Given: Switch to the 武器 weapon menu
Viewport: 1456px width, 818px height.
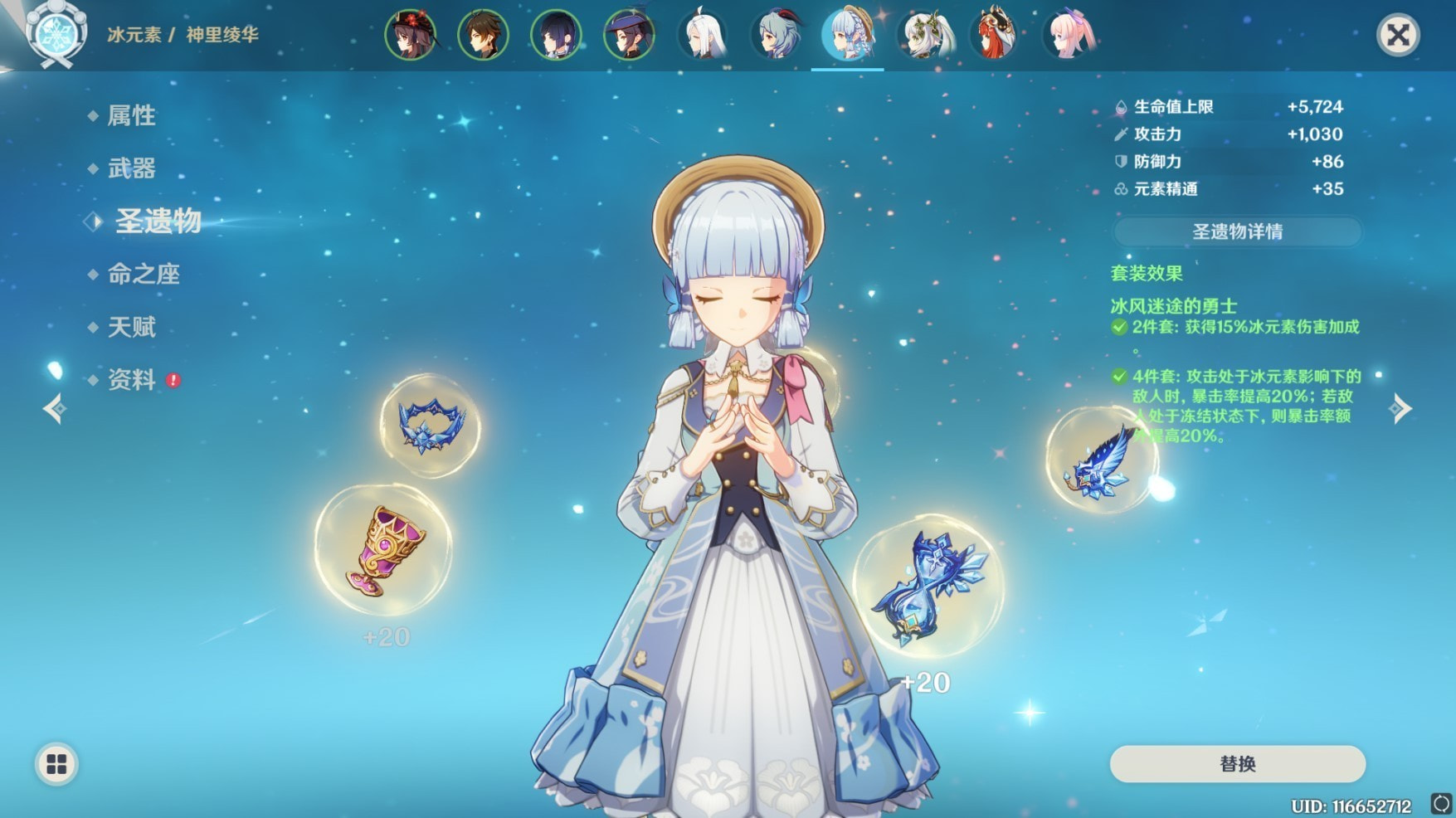Looking at the screenshot, I should pos(131,168).
